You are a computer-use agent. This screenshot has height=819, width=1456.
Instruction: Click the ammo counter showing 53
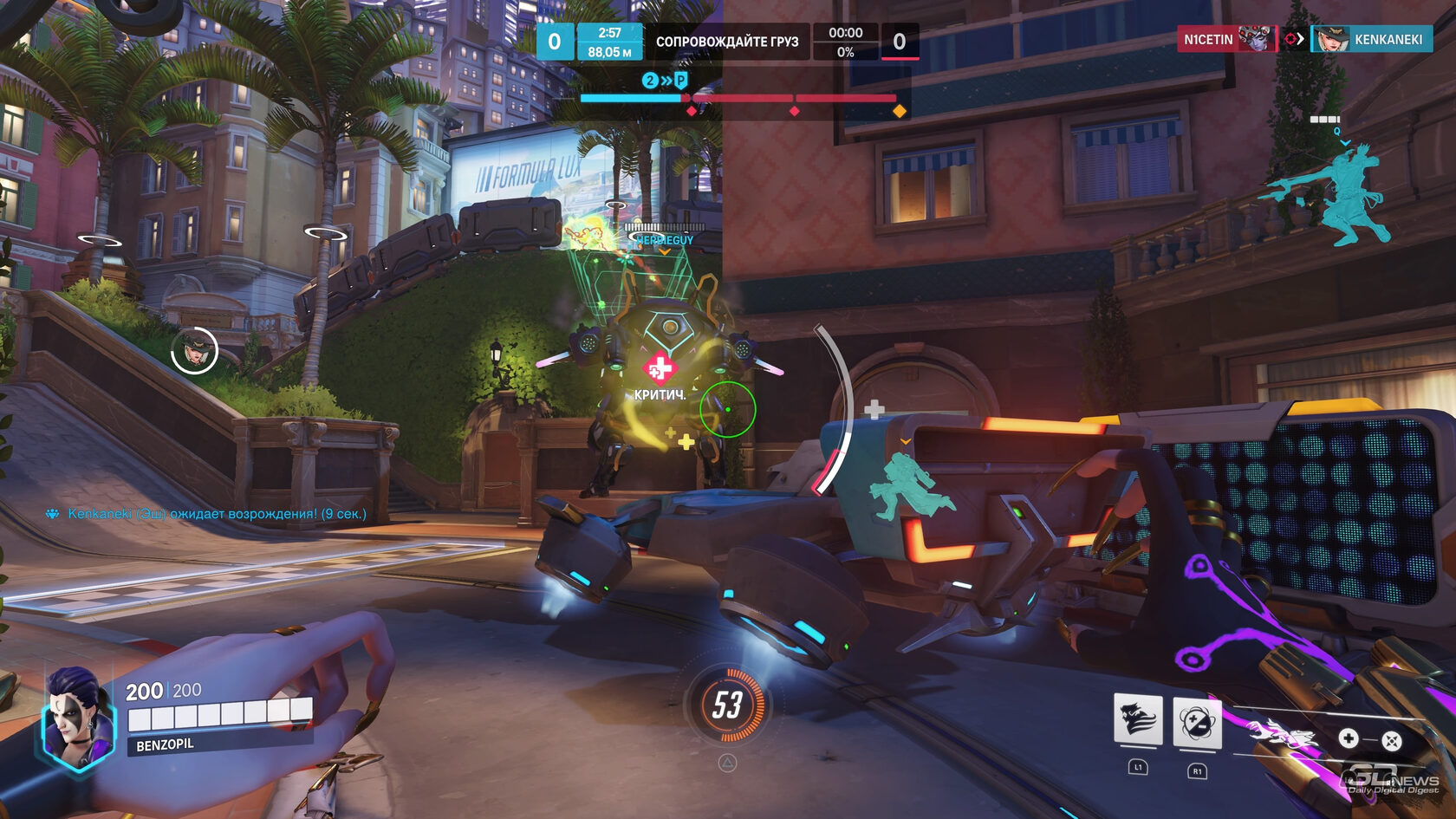(728, 703)
